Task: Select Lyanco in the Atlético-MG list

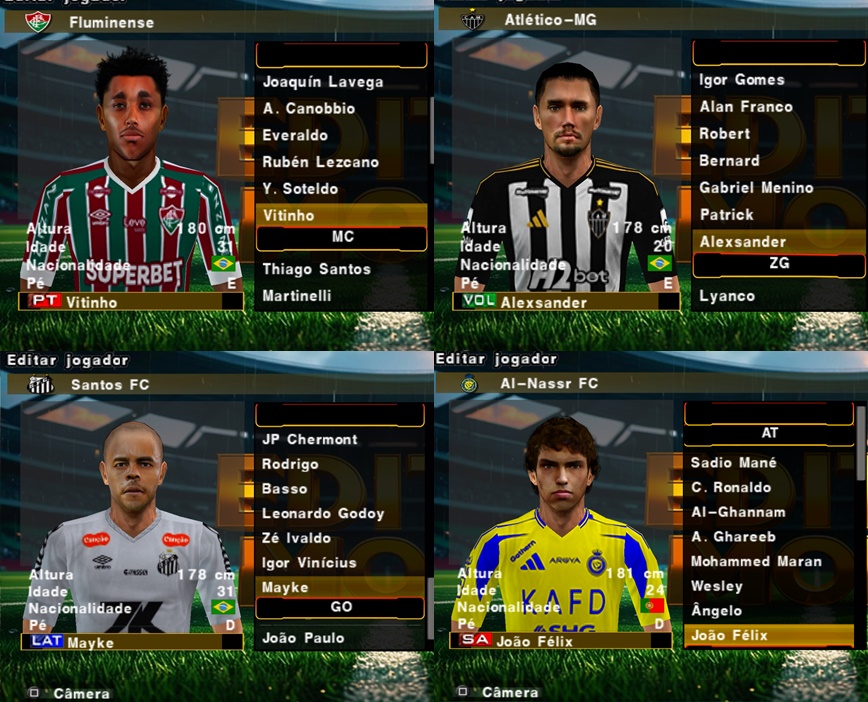Action: tap(727, 296)
